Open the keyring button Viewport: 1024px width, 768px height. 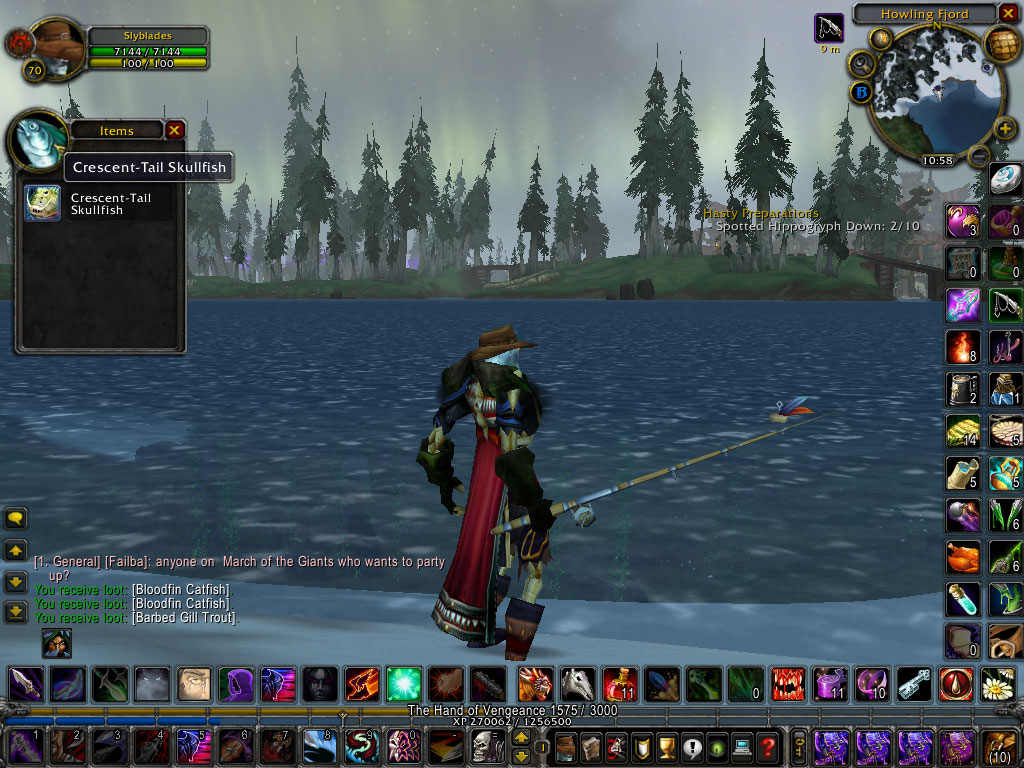click(x=799, y=746)
